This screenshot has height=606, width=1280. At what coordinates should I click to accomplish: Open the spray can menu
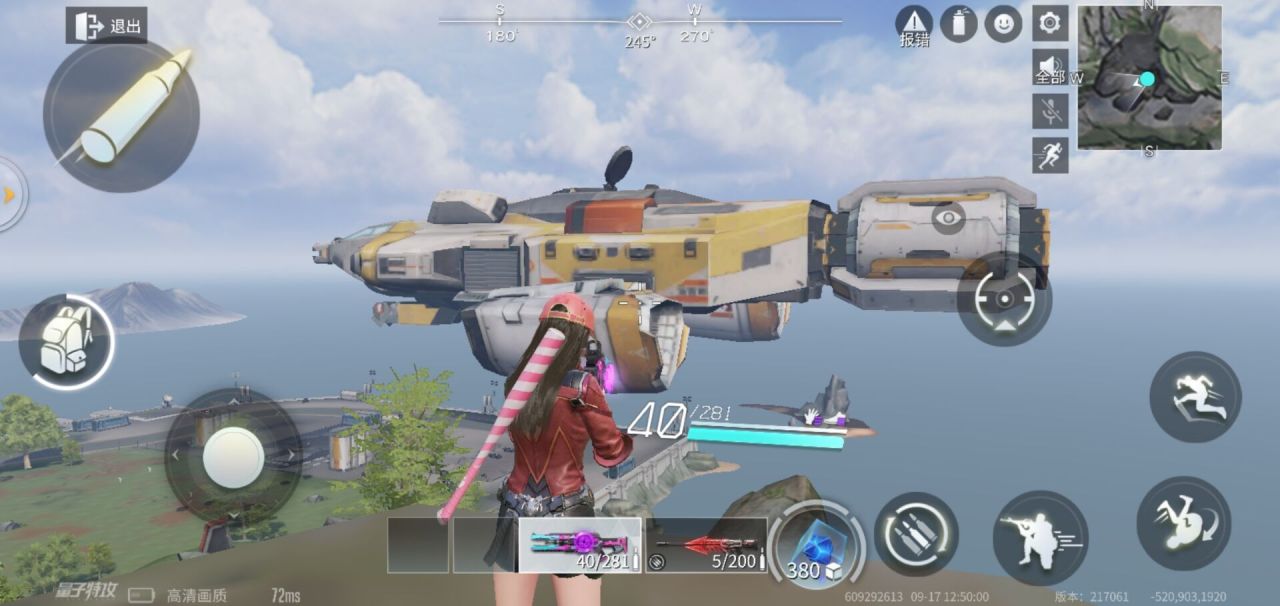pyautogui.click(x=958, y=24)
